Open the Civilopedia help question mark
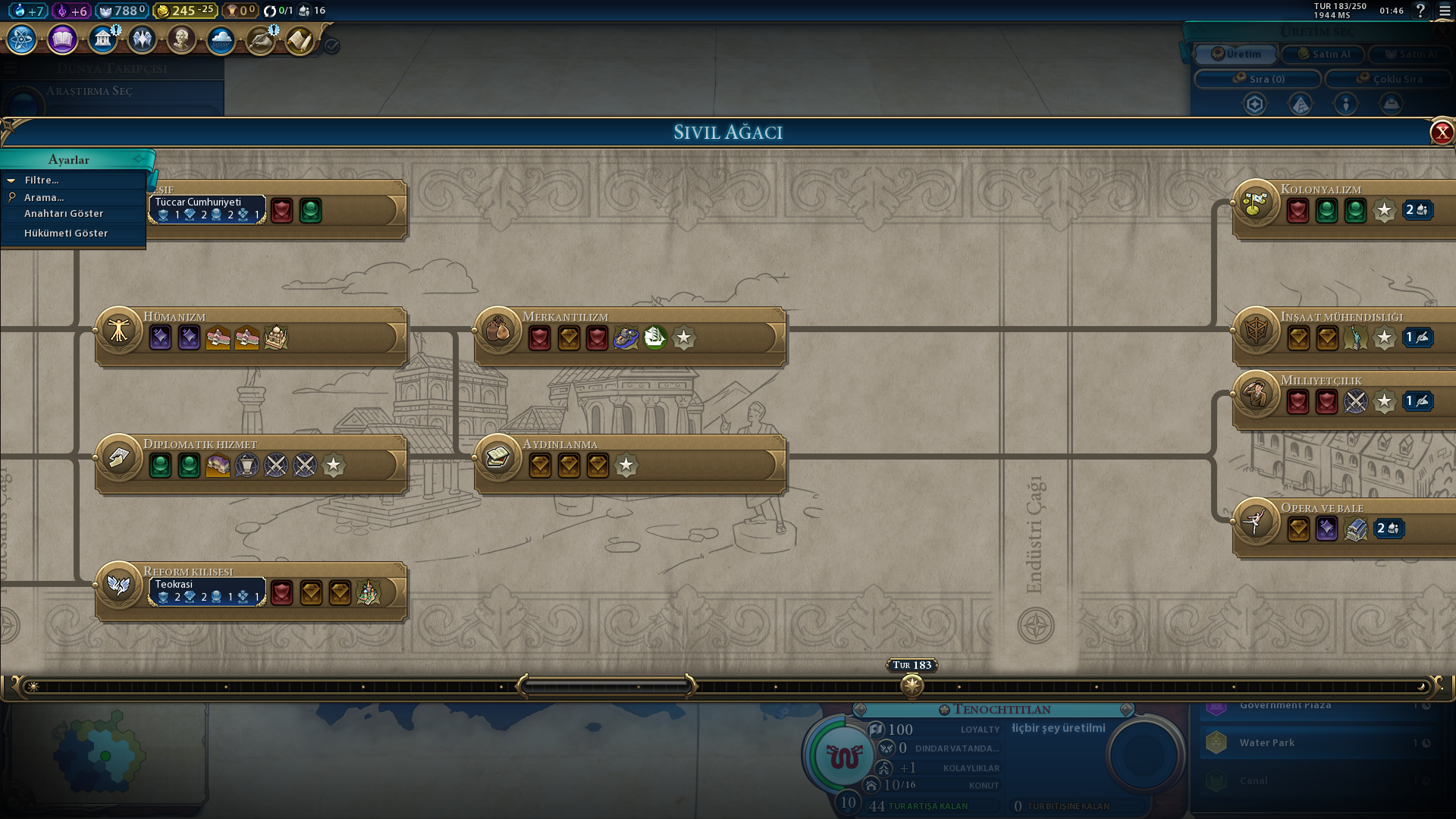This screenshot has height=819, width=1456. (1420, 11)
